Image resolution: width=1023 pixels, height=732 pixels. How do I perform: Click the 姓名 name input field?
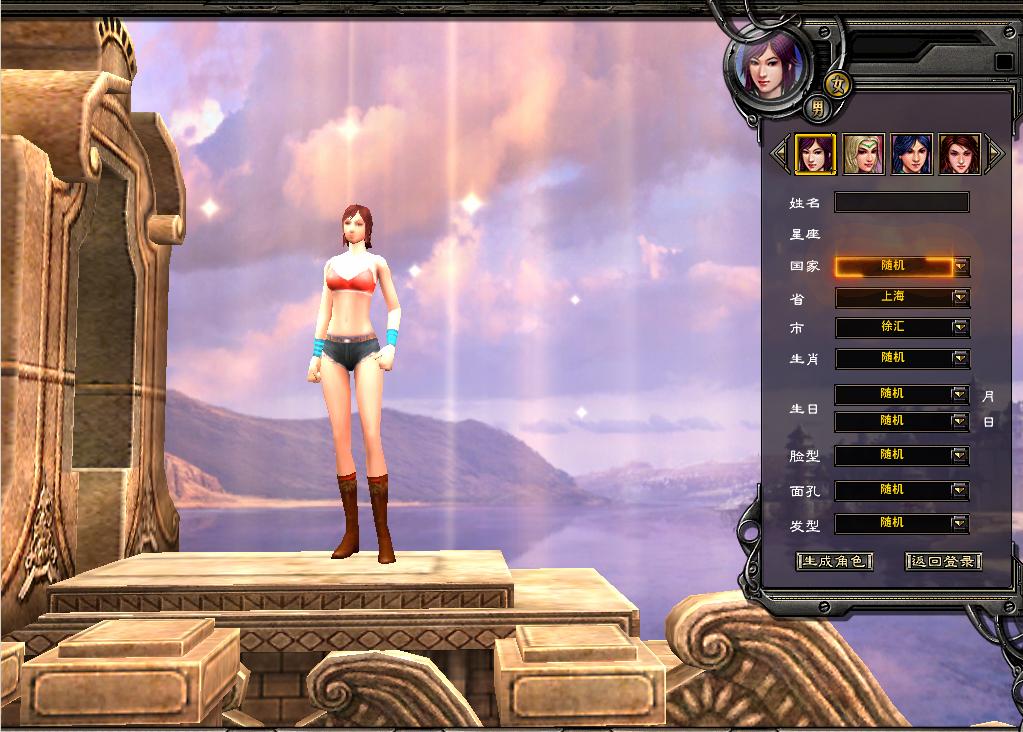(x=901, y=203)
